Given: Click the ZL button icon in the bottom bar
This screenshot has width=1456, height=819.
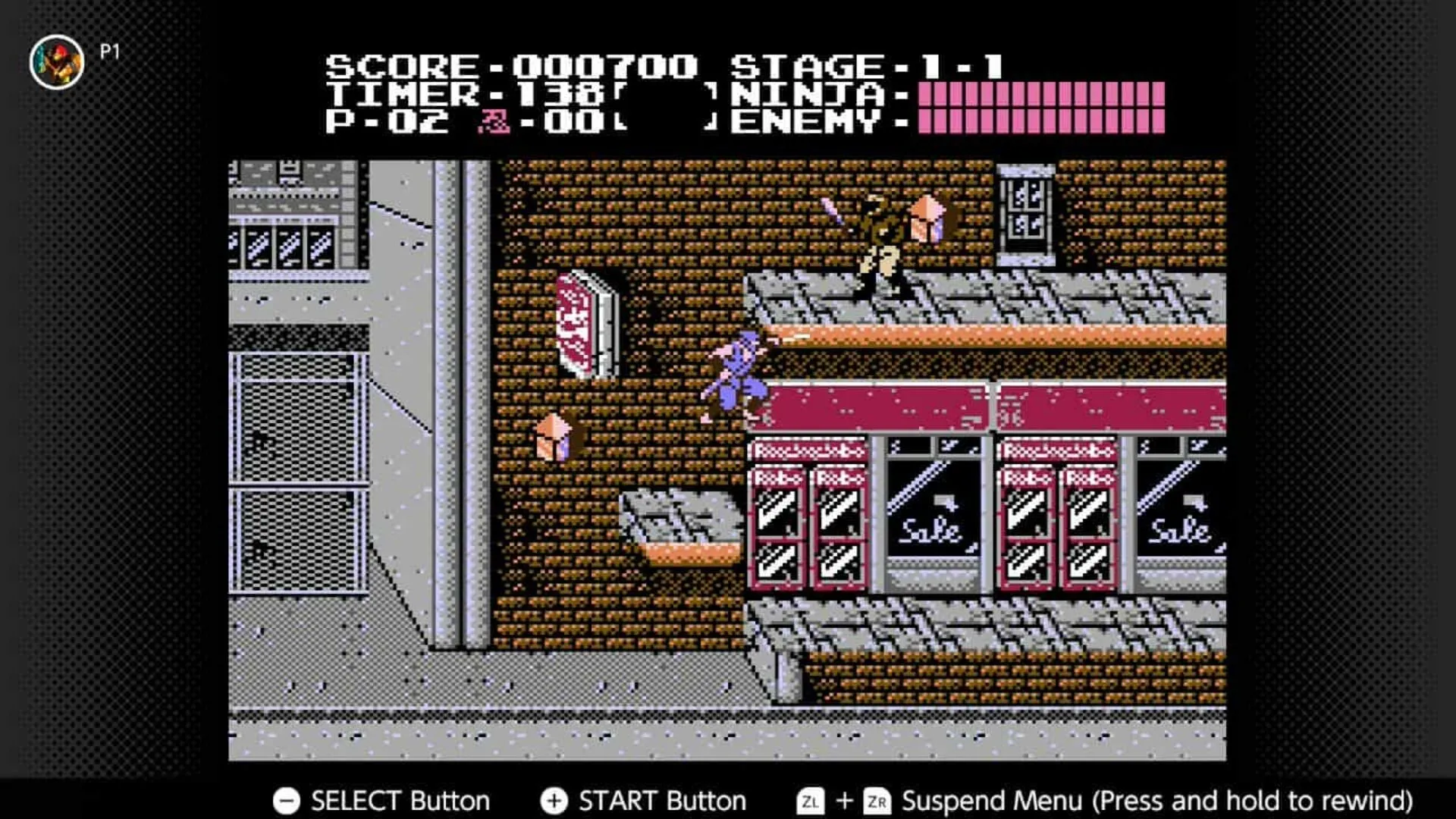Looking at the screenshot, I should click(809, 800).
